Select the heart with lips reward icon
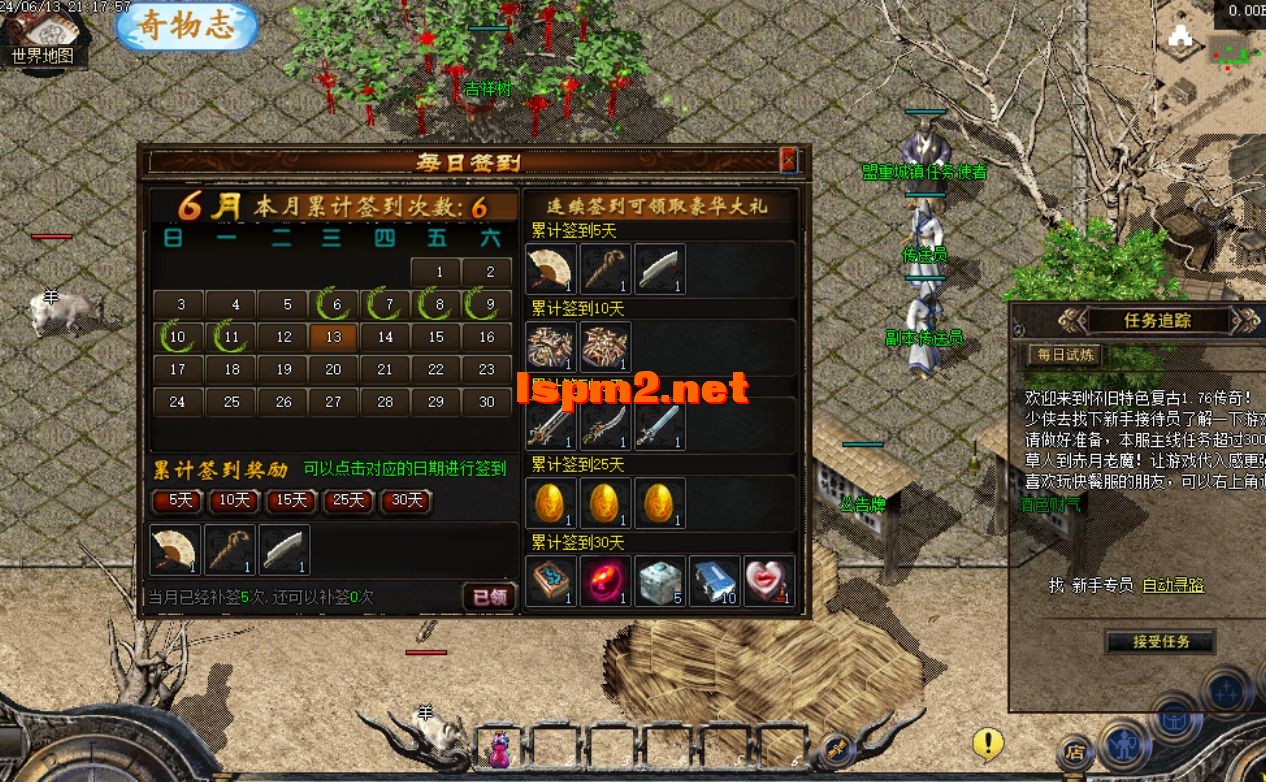The height and width of the screenshot is (782, 1266). click(x=769, y=582)
